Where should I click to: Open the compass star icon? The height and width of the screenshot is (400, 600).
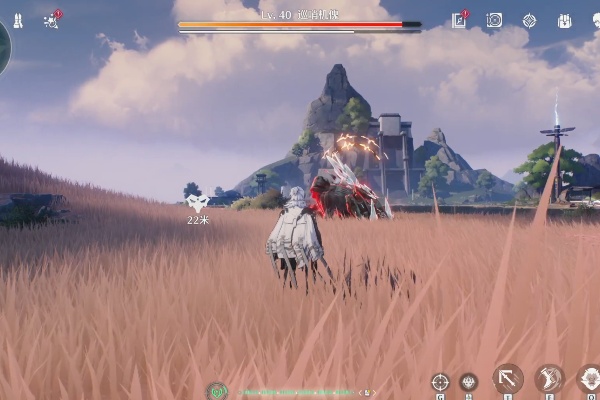tap(529, 20)
